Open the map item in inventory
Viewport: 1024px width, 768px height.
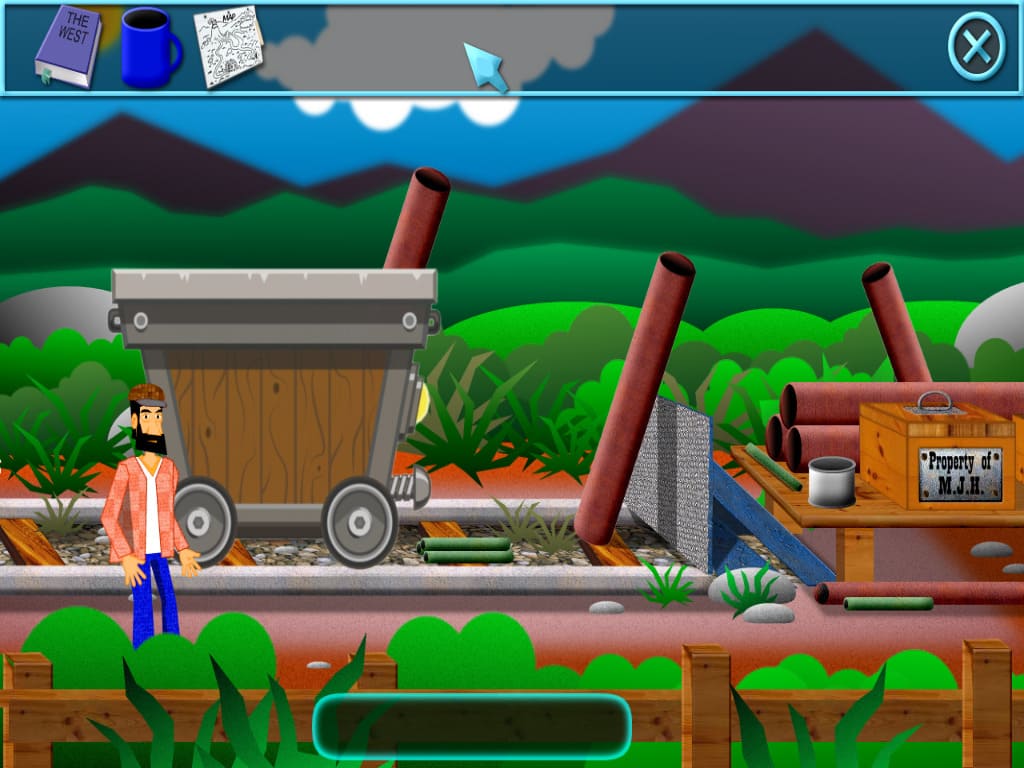click(x=229, y=45)
